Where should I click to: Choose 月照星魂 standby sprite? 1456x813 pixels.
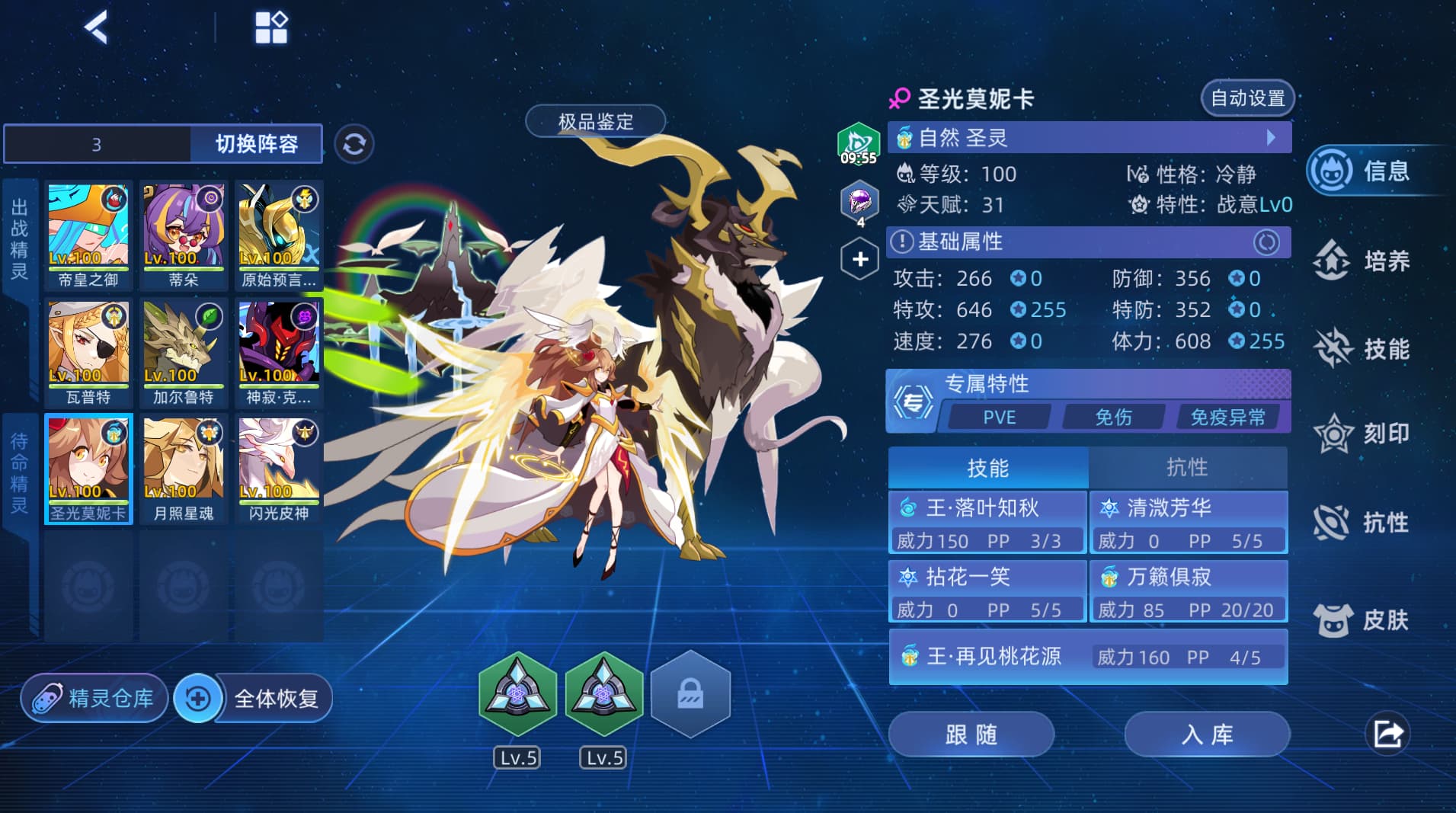pyautogui.click(x=183, y=469)
